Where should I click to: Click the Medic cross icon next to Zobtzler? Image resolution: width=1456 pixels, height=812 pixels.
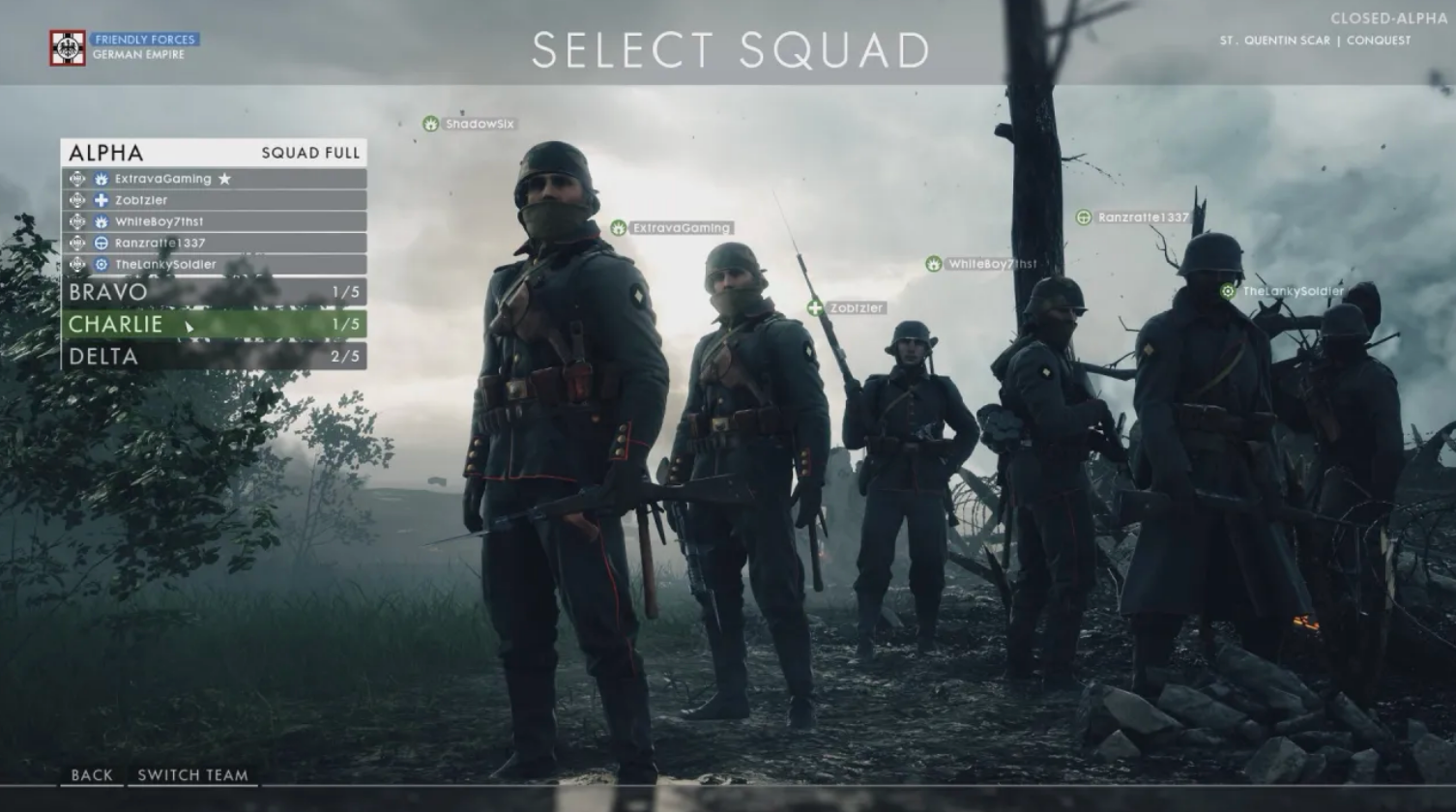(x=102, y=200)
